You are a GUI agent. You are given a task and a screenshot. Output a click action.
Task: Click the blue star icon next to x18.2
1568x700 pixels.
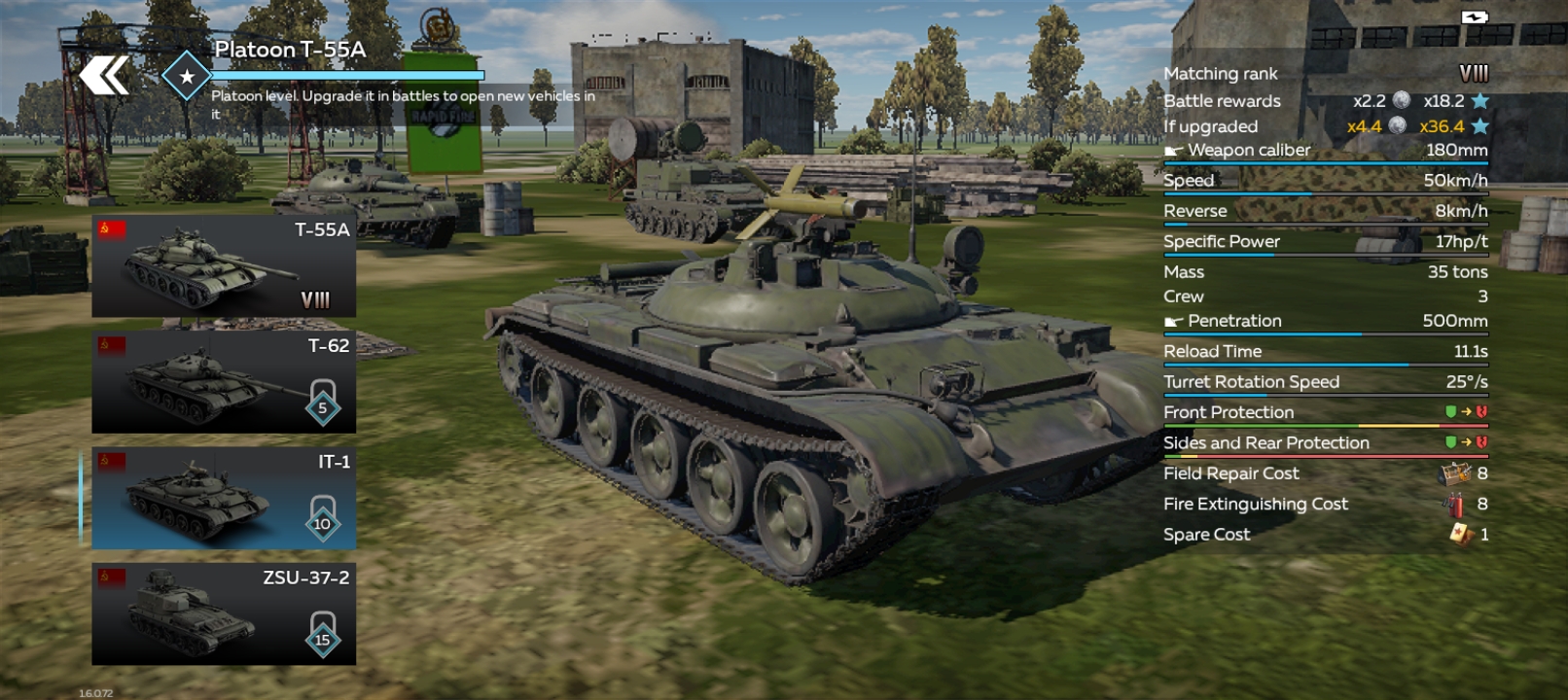pos(1478,99)
